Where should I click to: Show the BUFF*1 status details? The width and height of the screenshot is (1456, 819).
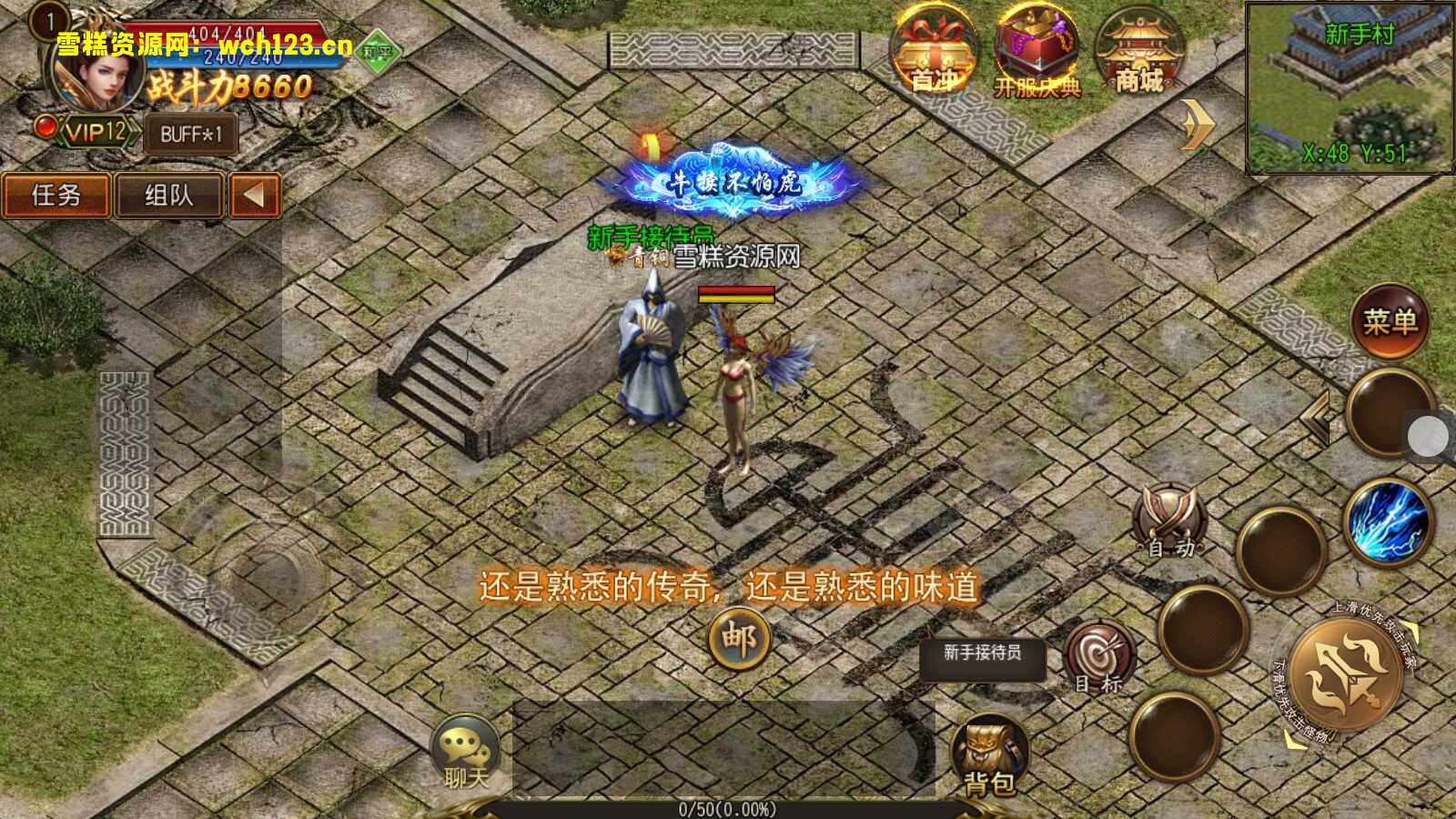(x=191, y=135)
